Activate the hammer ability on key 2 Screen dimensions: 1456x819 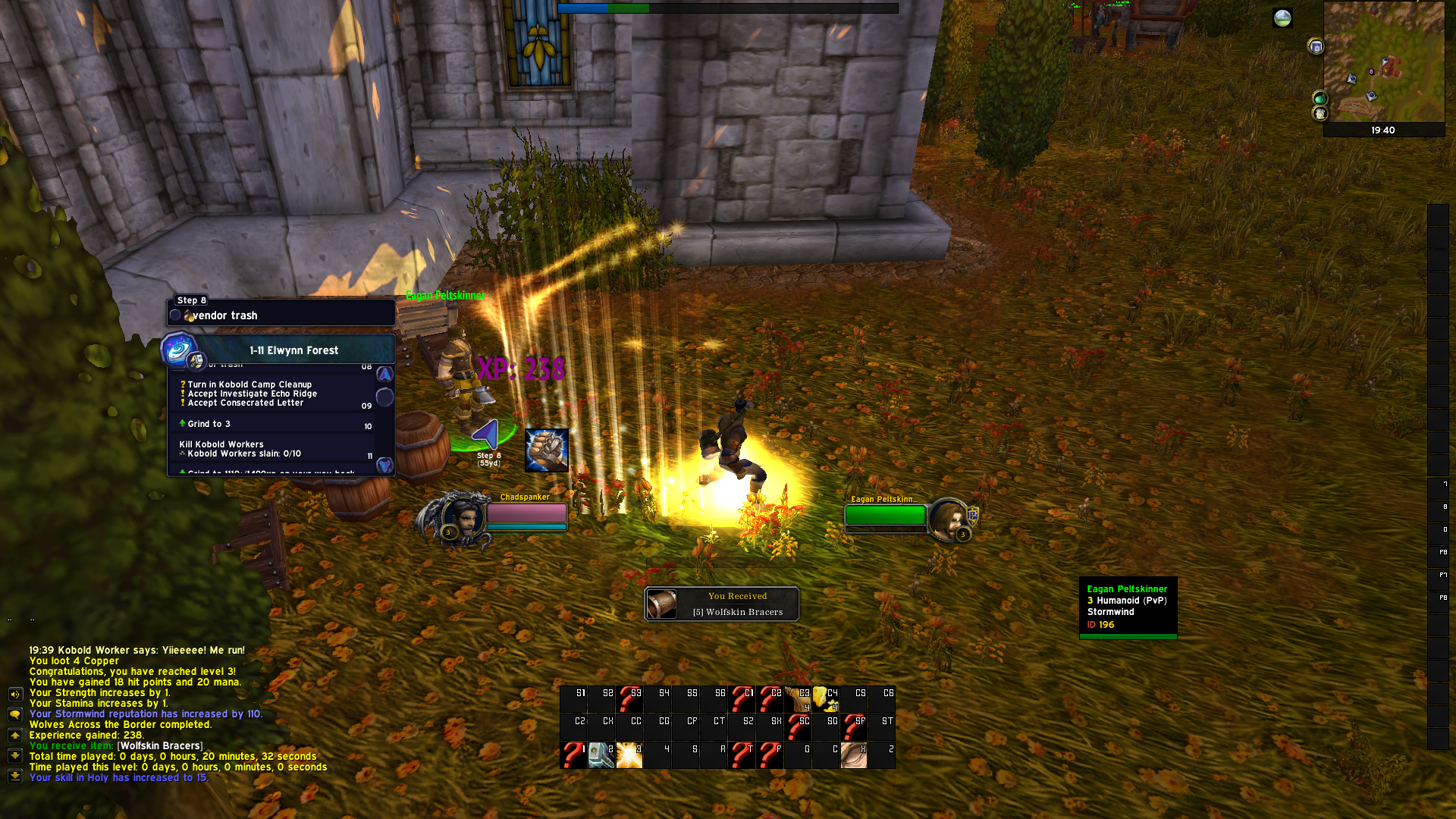pyautogui.click(x=601, y=755)
